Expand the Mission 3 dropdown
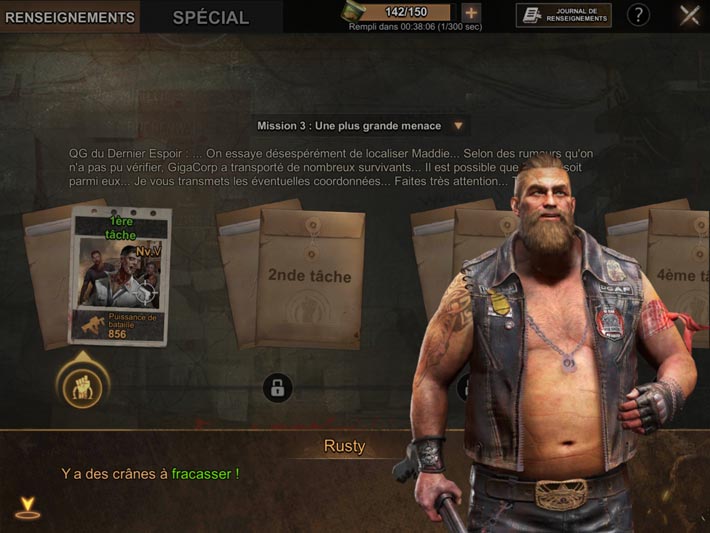 click(x=458, y=126)
